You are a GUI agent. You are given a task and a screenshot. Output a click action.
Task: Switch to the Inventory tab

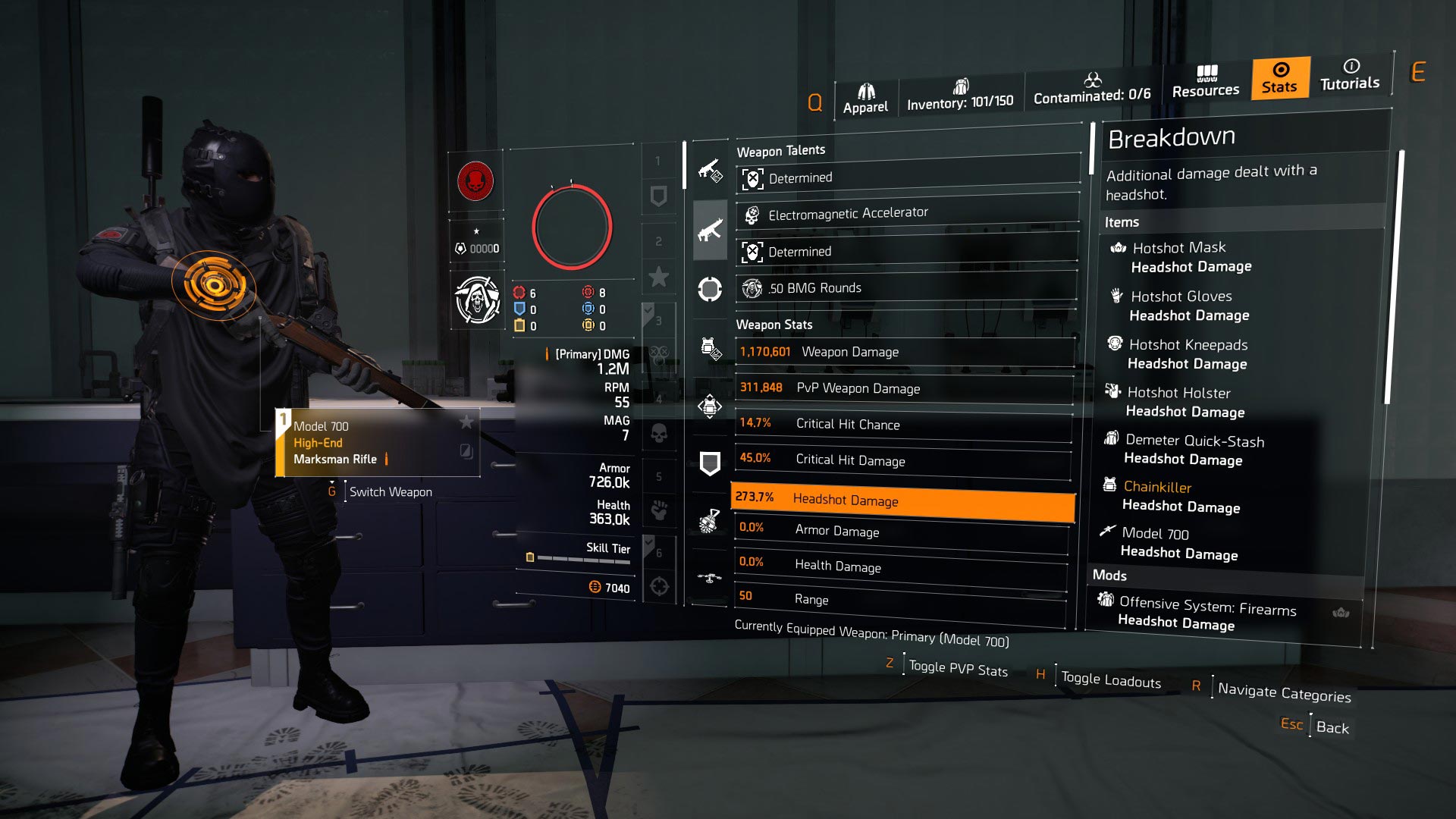pos(960,95)
